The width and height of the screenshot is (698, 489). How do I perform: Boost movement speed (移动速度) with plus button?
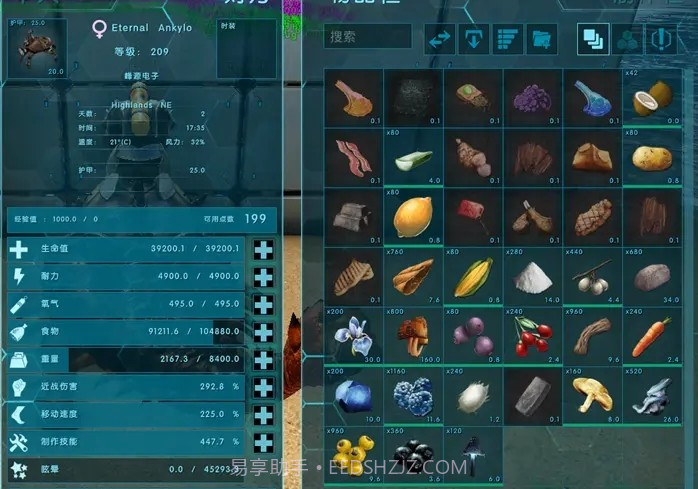[x=264, y=413]
